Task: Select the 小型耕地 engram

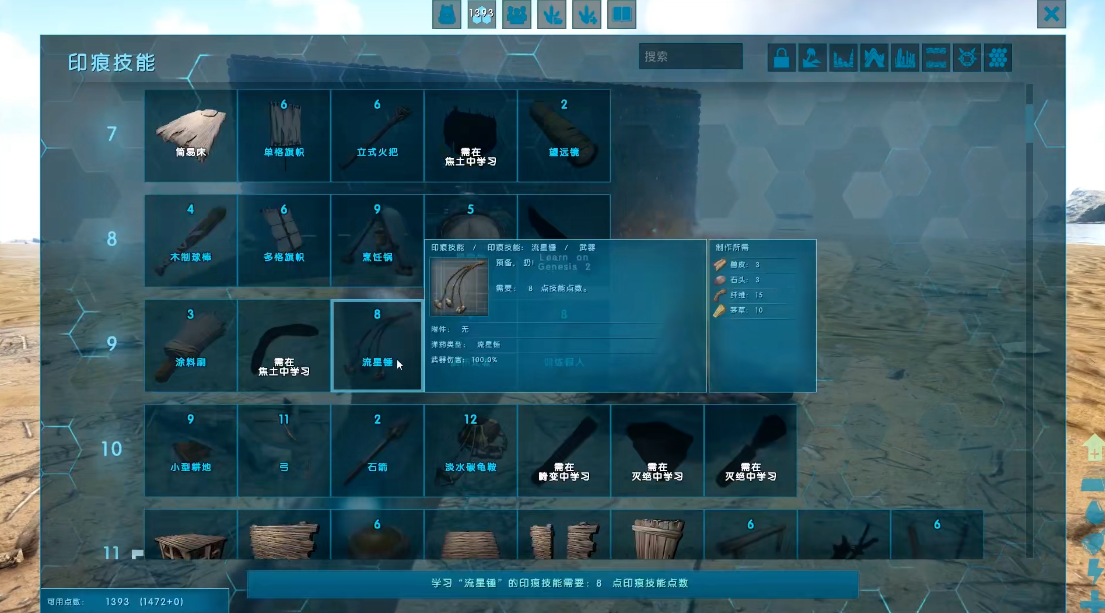Action: coord(191,450)
